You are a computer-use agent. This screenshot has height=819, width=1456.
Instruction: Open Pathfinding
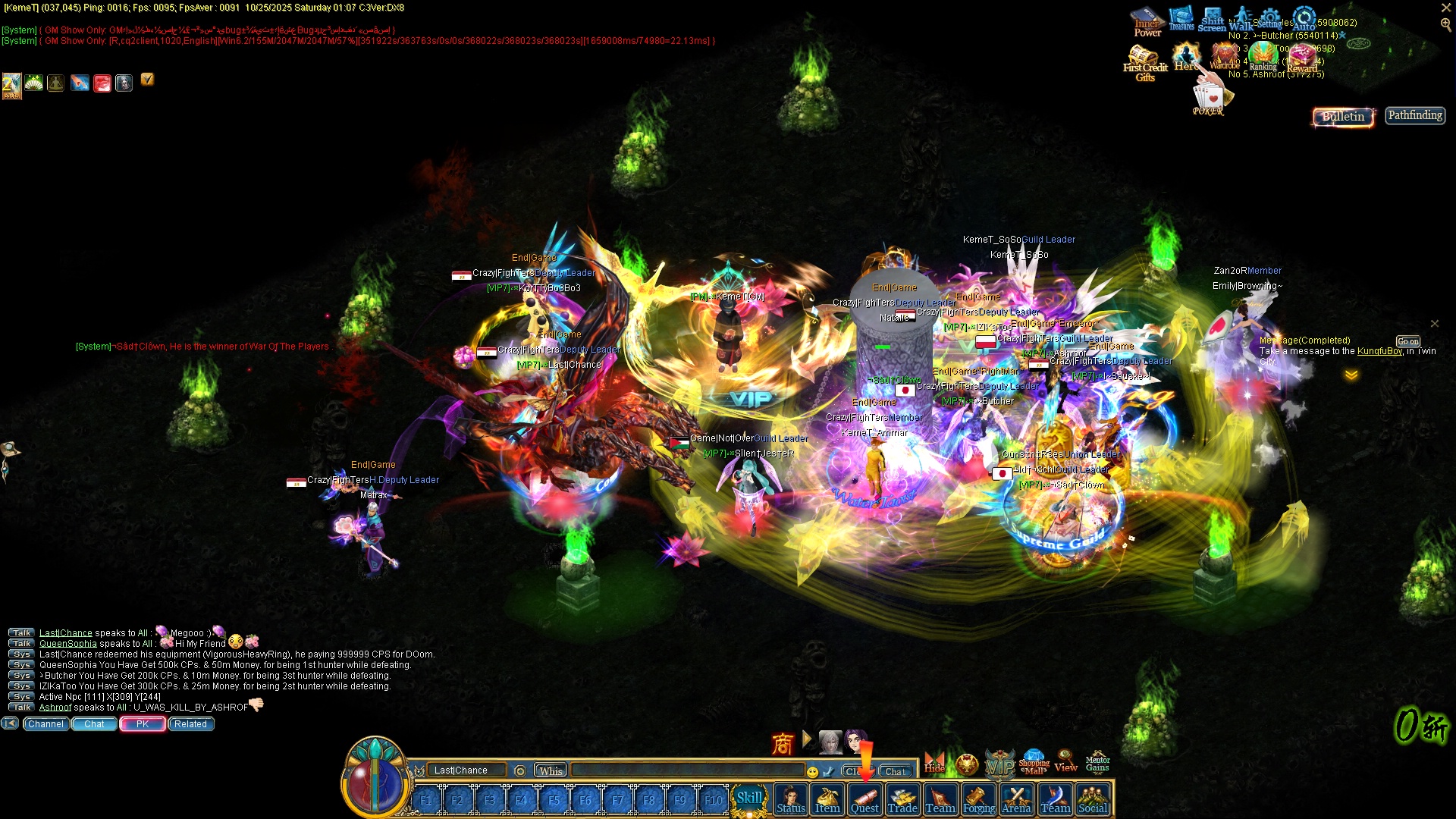click(1415, 115)
